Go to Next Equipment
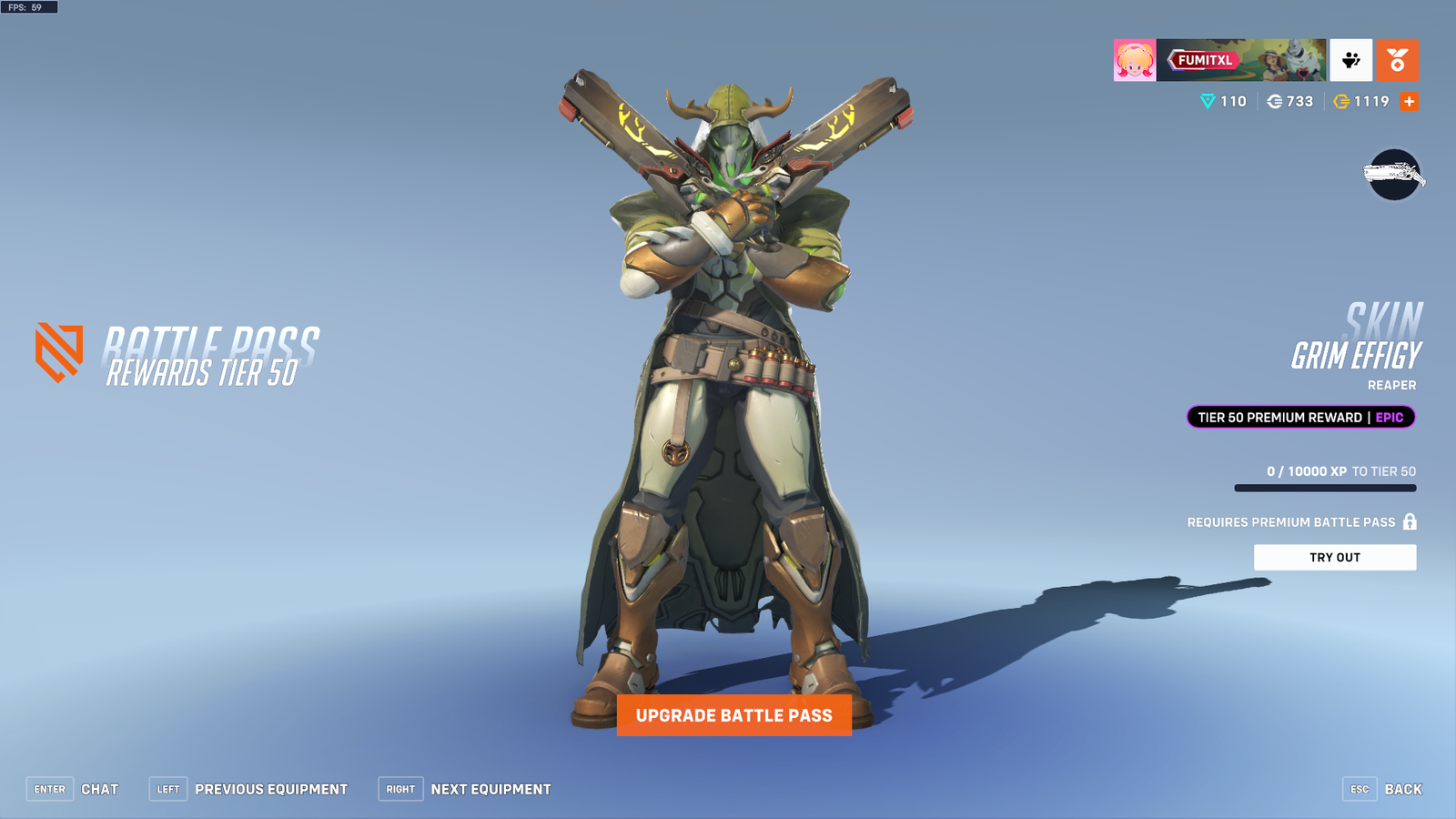 (x=490, y=789)
